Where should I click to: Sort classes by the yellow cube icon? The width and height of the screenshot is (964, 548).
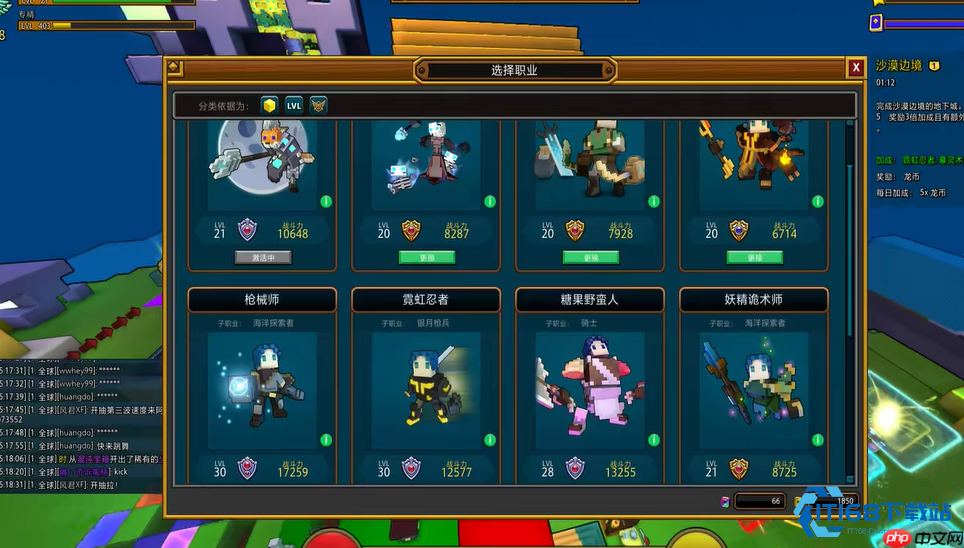[269, 105]
